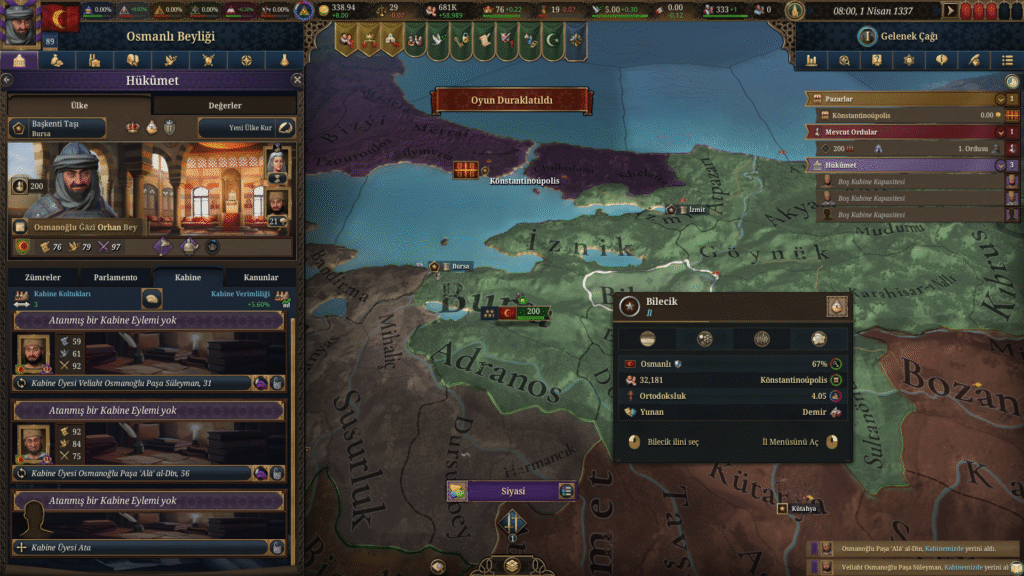The image size is (1024, 576).
Task: Collapse the Pazarlar outliner section
Action: pyautogui.click(x=999, y=100)
